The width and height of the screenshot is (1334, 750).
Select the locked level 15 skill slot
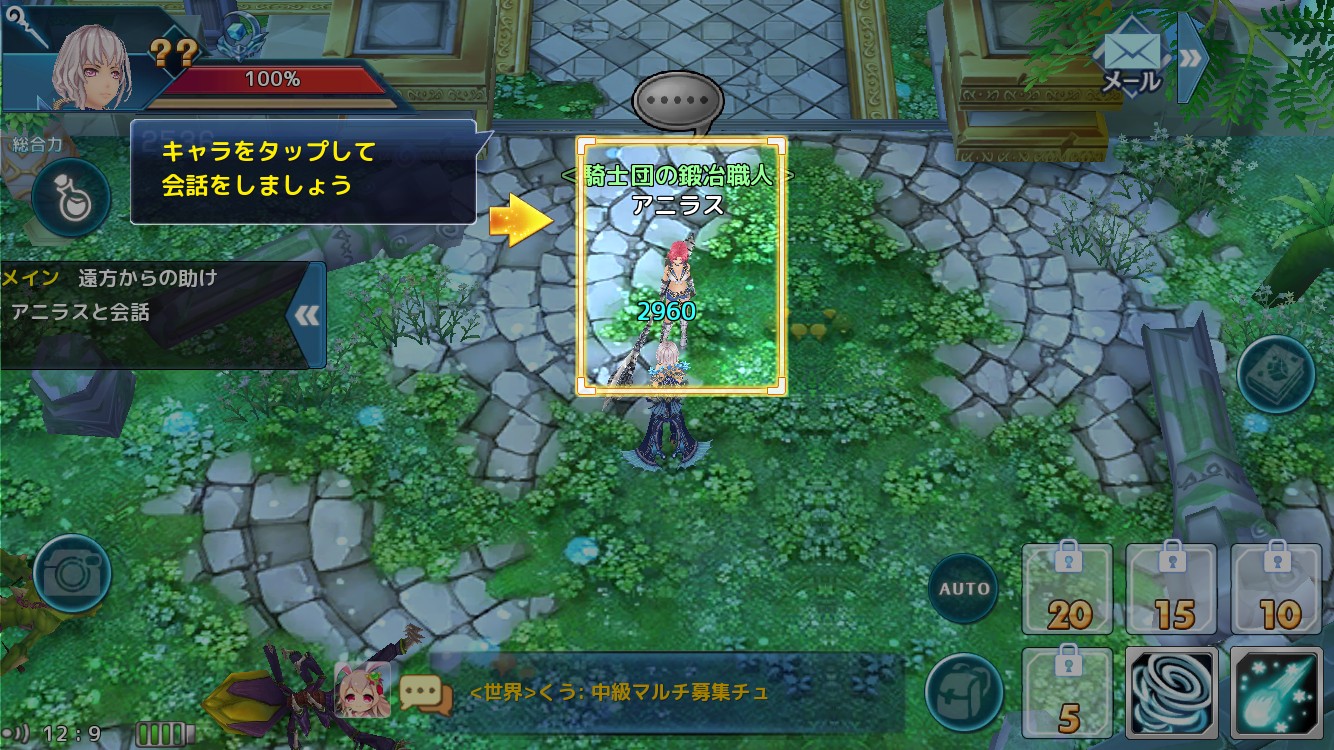point(1172,590)
